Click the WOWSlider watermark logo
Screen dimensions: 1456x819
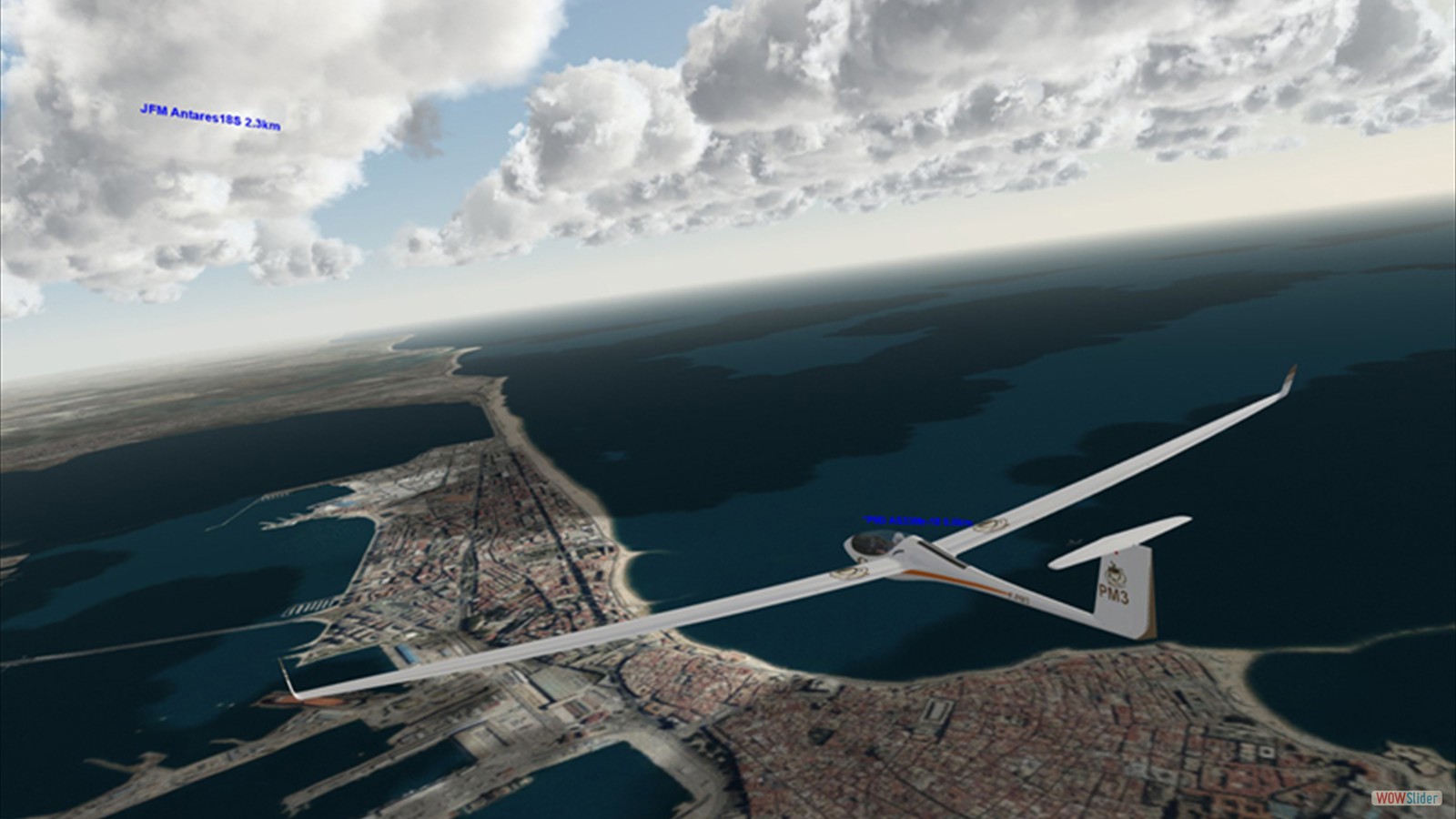[1407, 798]
